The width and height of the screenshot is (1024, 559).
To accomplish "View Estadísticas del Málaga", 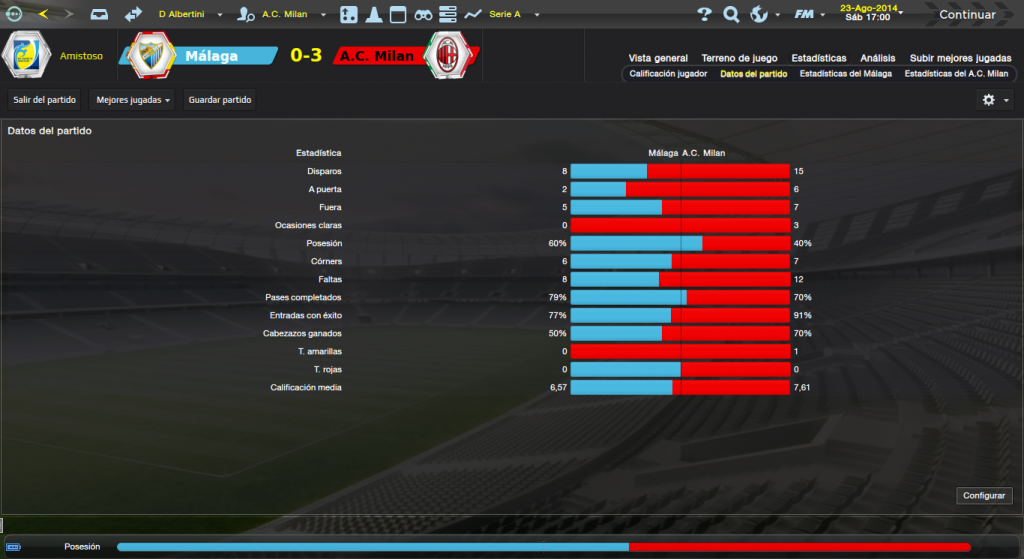I will click(x=846, y=74).
